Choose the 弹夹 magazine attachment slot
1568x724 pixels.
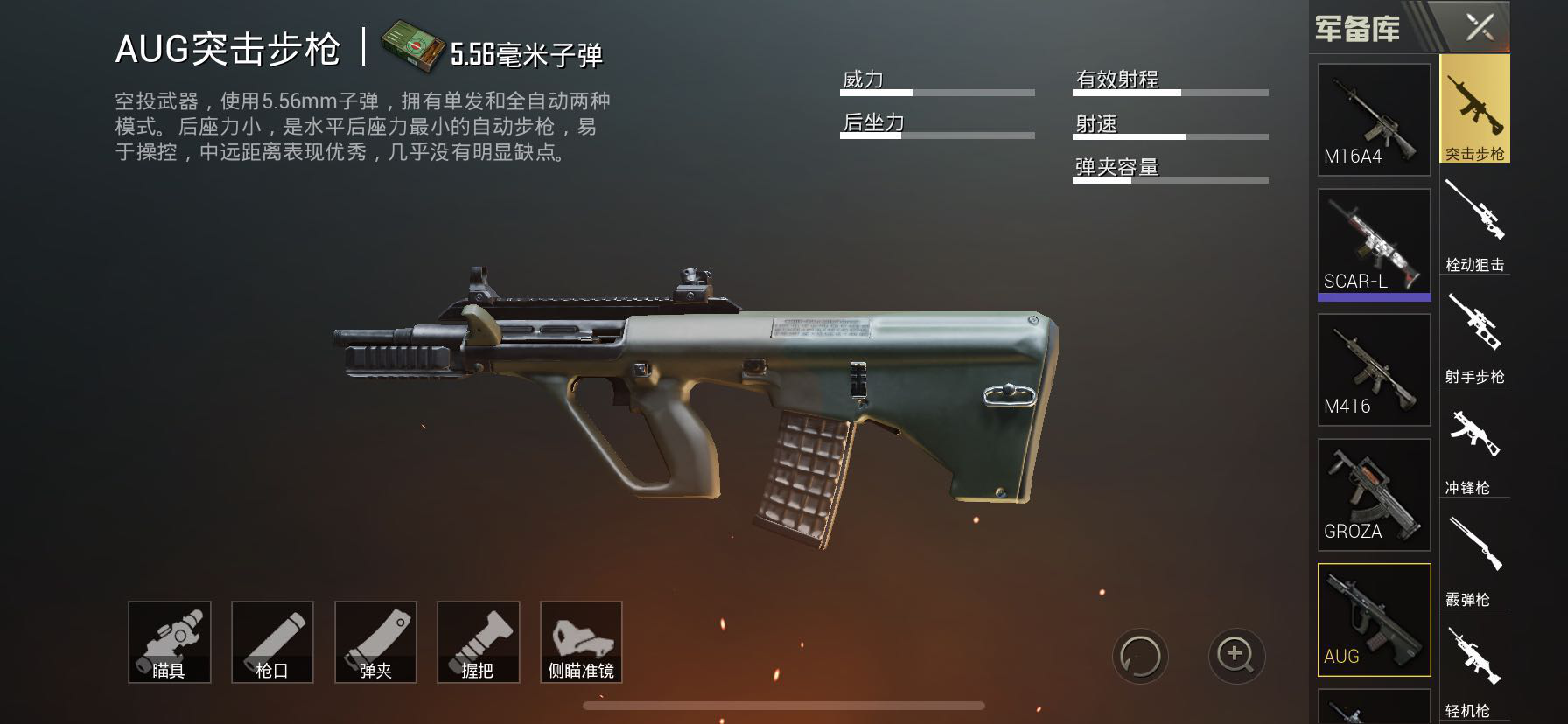(x=375, y=642)
